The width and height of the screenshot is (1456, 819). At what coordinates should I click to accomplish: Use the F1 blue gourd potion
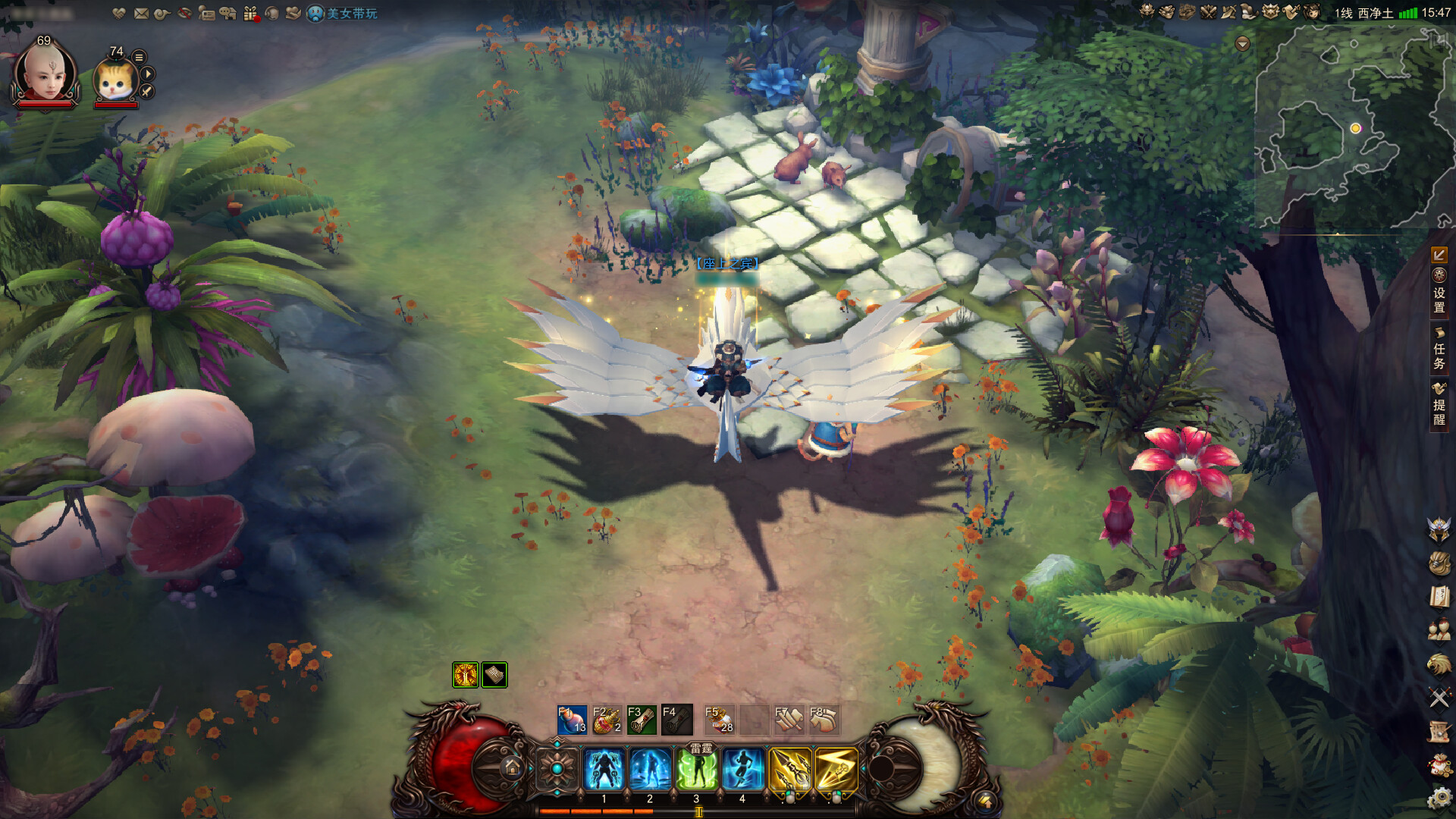coord(572,720)
